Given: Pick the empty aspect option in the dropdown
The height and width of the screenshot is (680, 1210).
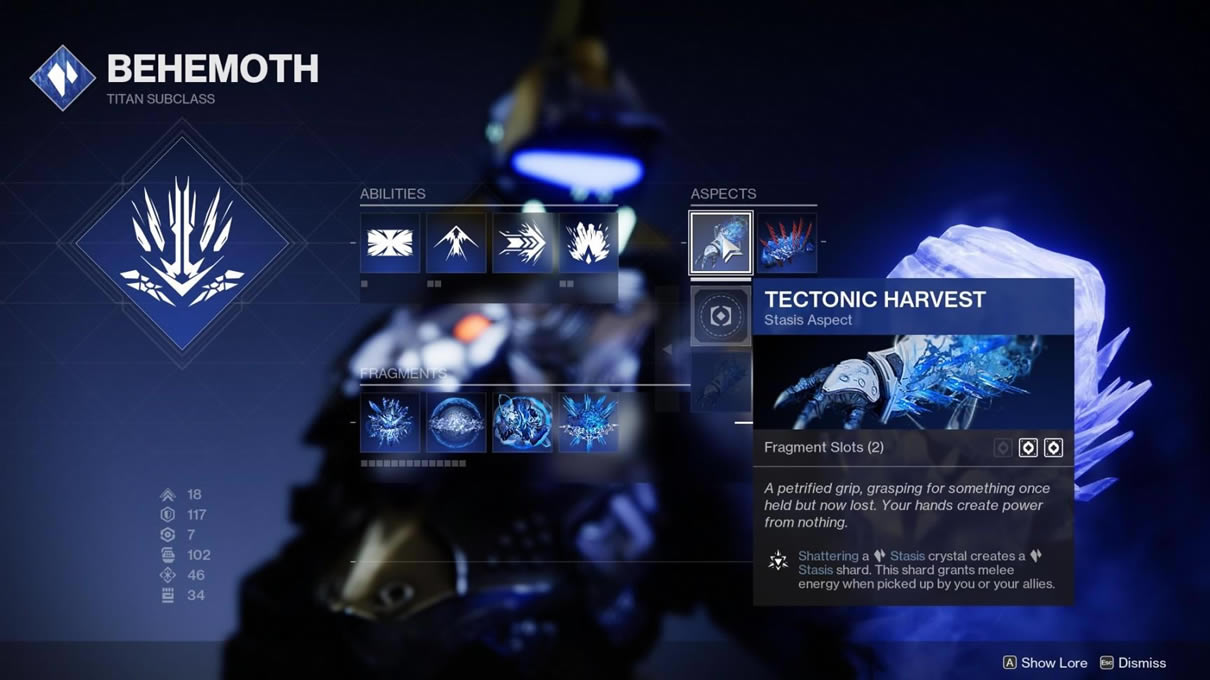Looking at the screenshot, I should 721,316.
